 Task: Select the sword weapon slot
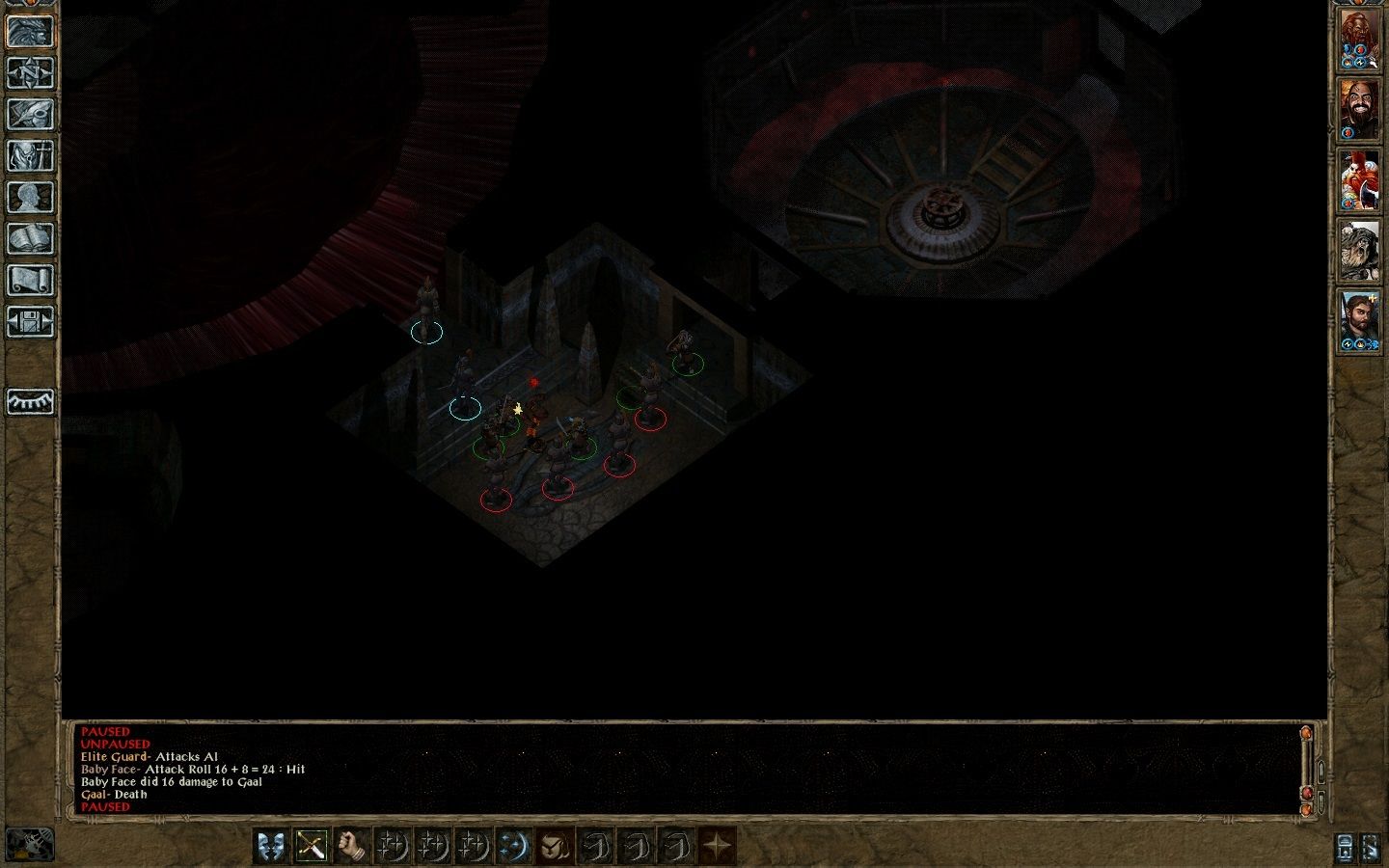pos(311,847)
